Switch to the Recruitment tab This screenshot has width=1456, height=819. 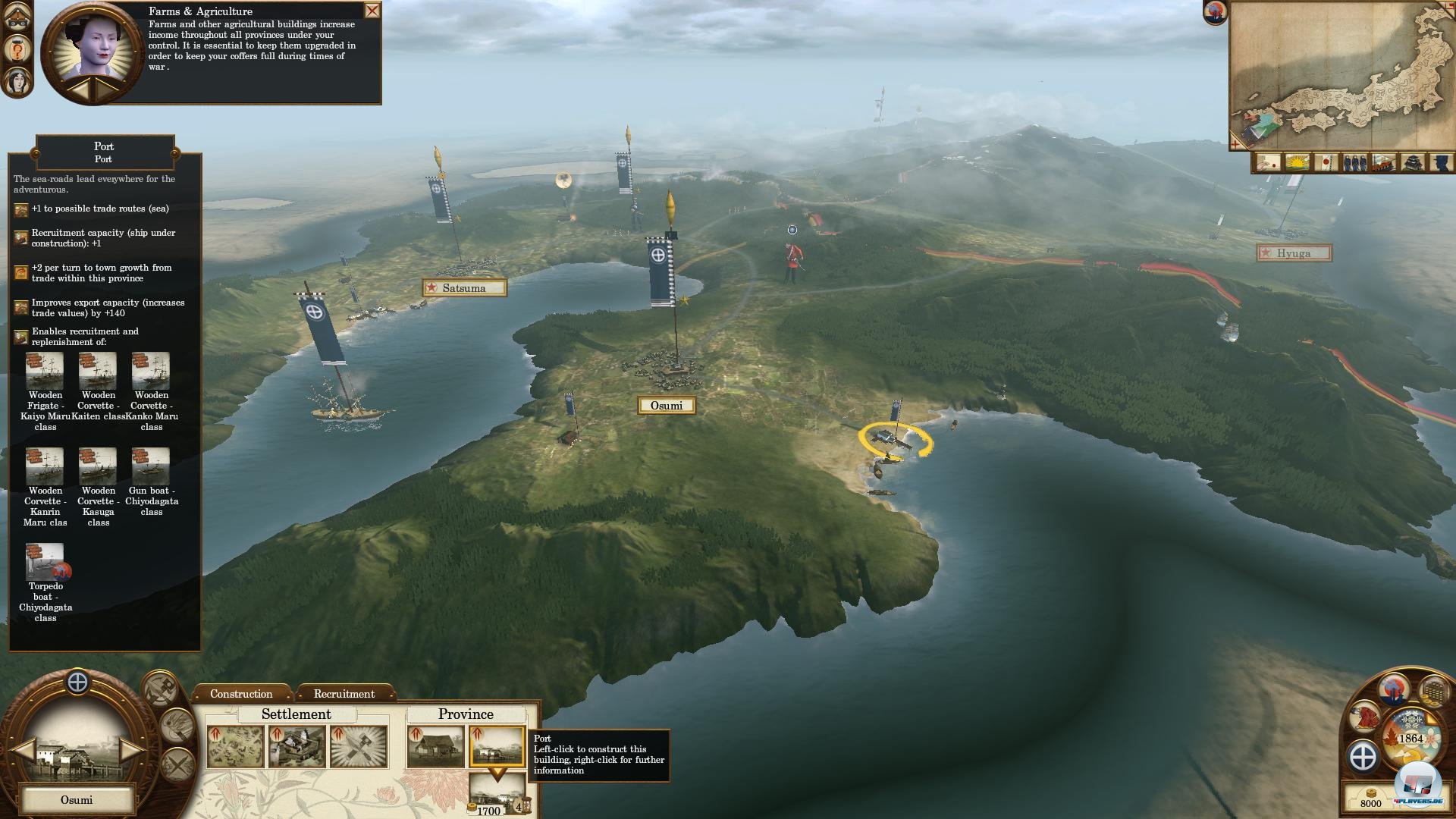[x=344, y=694]
